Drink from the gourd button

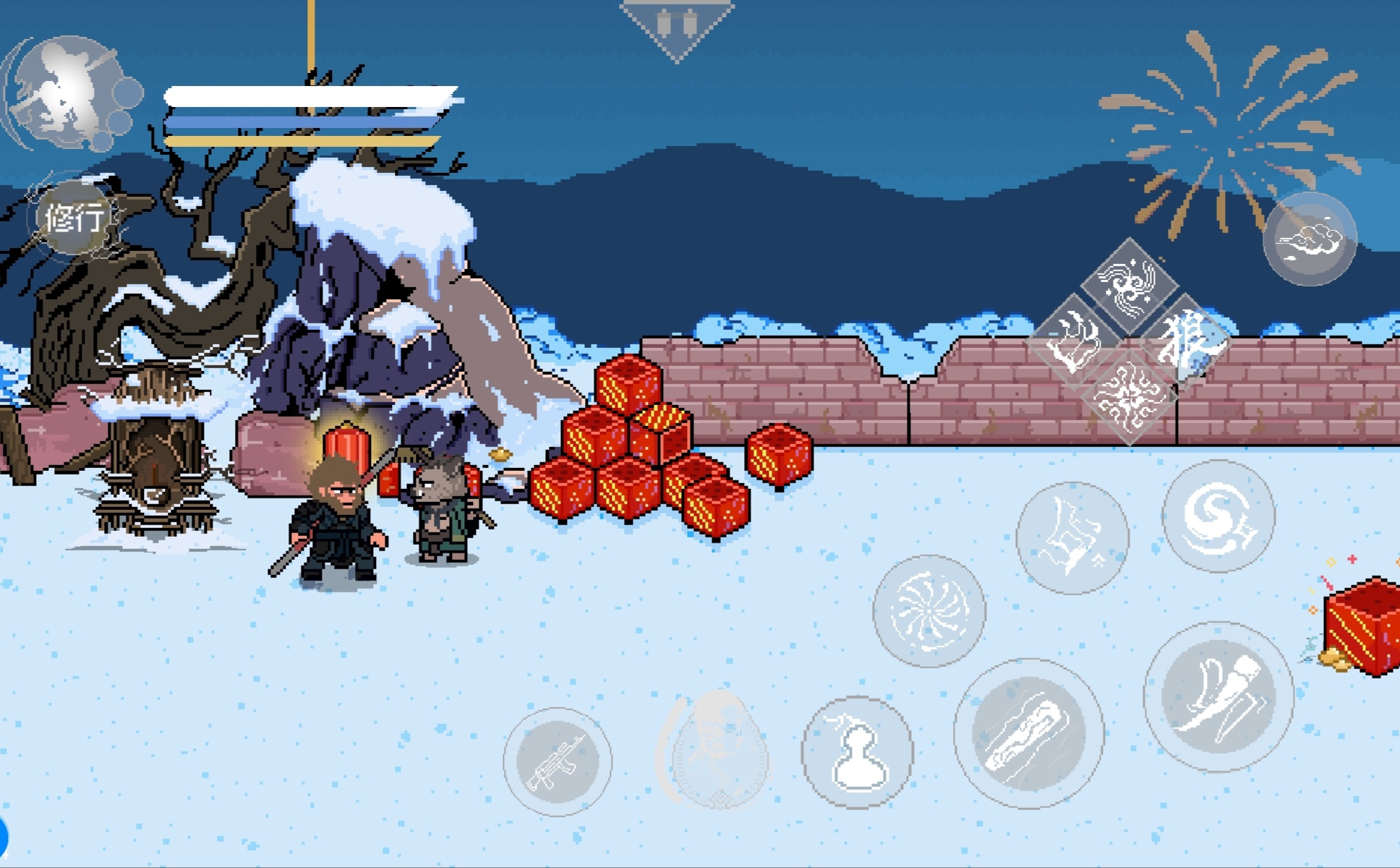click(x=857, y=752)
